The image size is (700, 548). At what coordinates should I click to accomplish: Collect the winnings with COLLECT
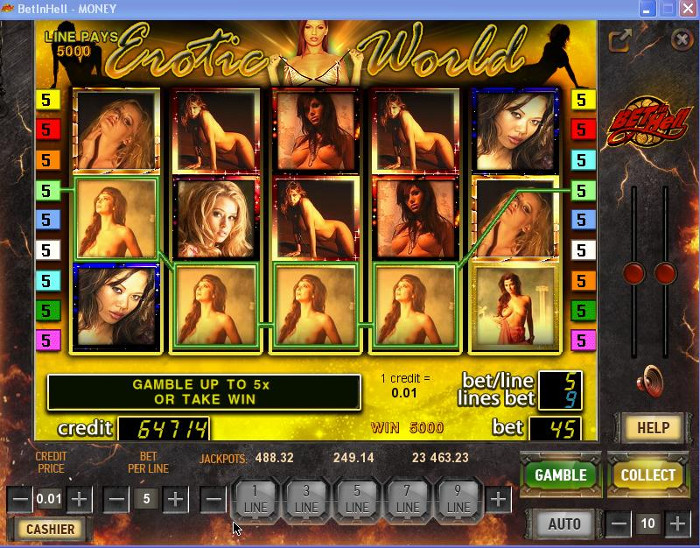pyautogui.click(x=647, y=474)
